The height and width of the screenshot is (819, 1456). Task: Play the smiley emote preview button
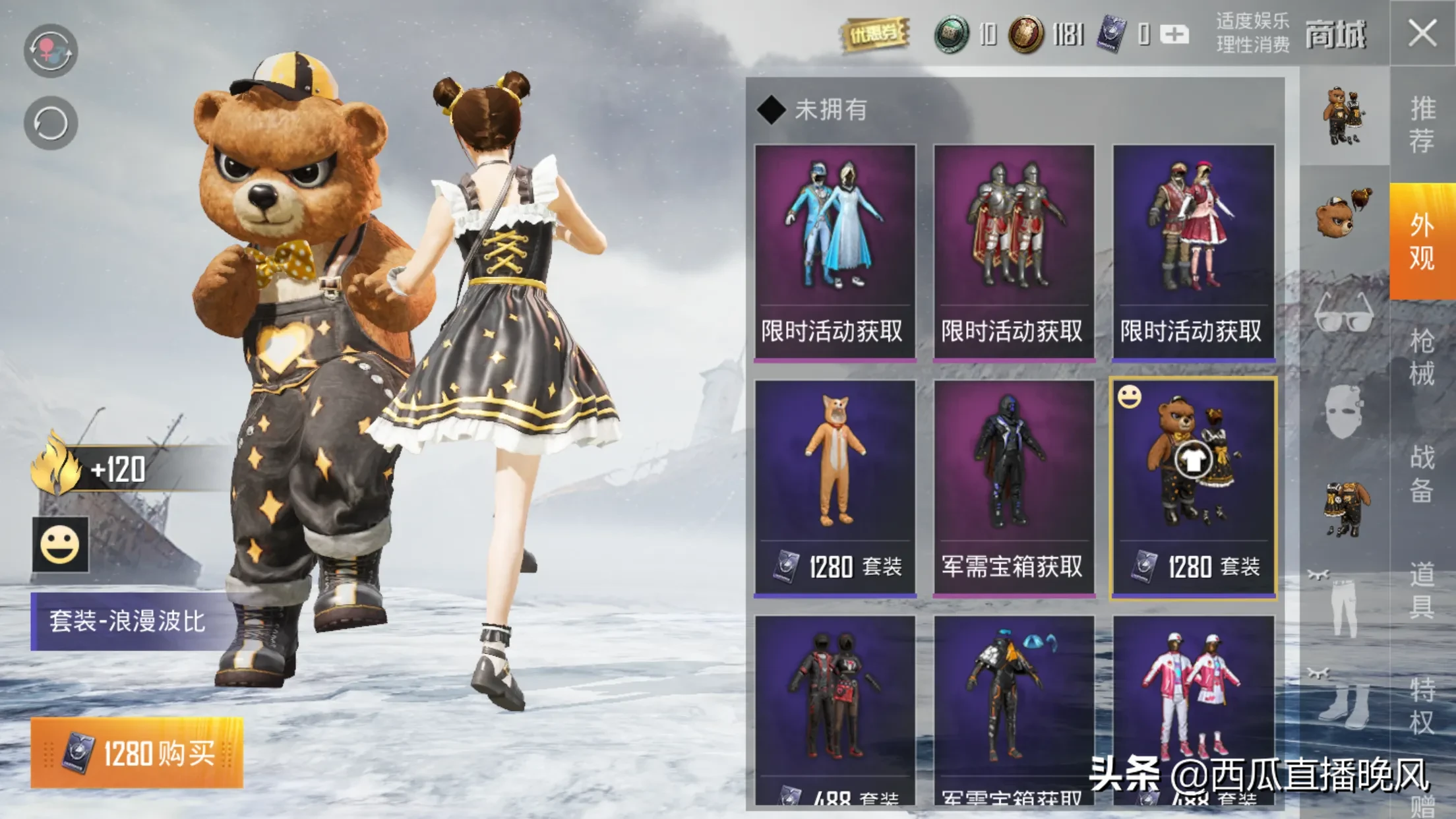(60, 545)
